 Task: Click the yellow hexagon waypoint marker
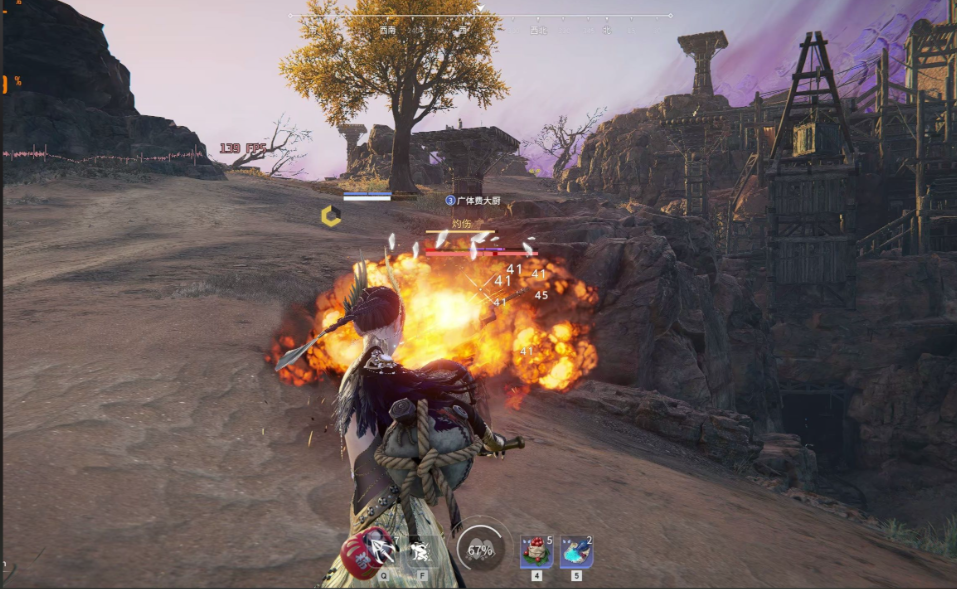[x=330, y=215]
